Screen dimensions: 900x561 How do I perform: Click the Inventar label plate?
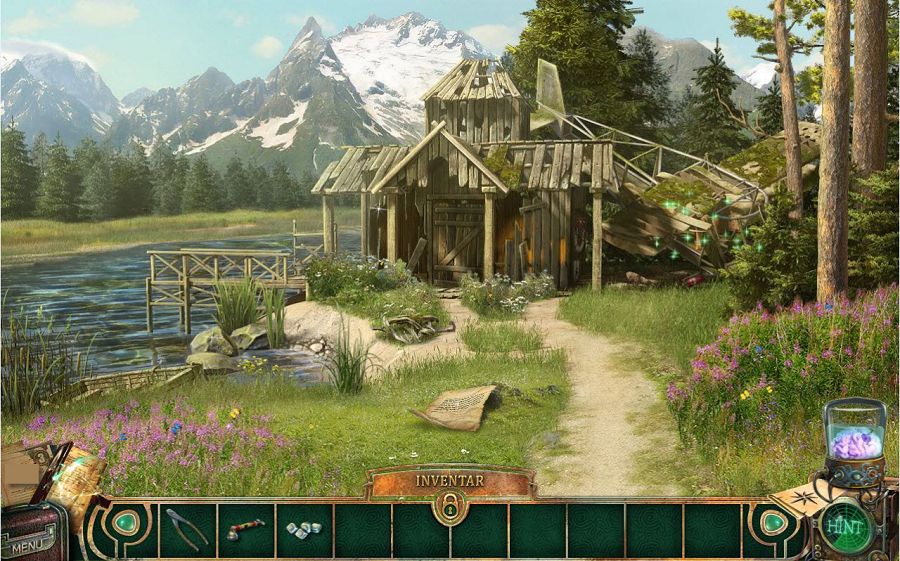click(x=449, y=480)
